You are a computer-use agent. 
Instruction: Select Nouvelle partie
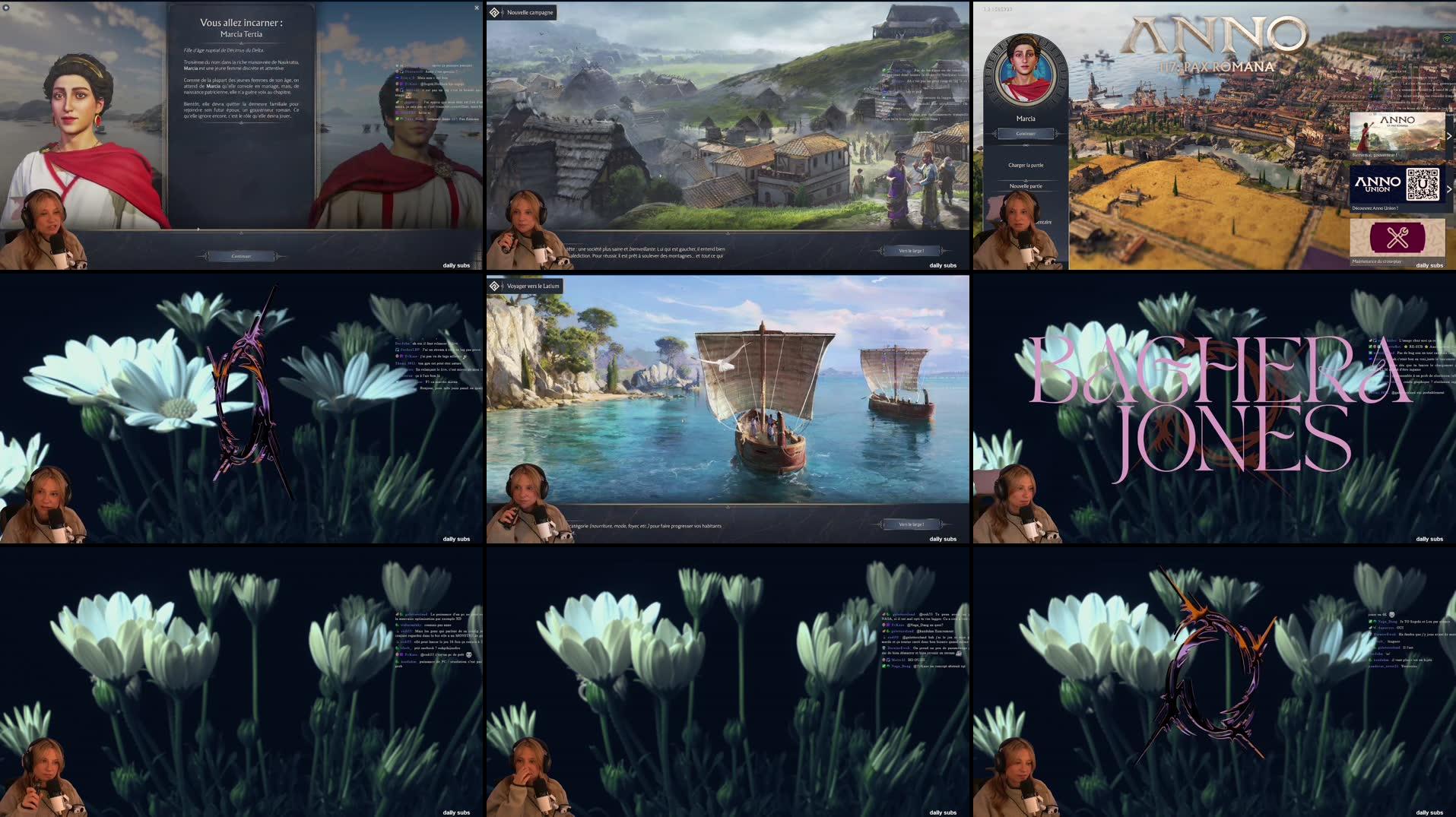1026,186
